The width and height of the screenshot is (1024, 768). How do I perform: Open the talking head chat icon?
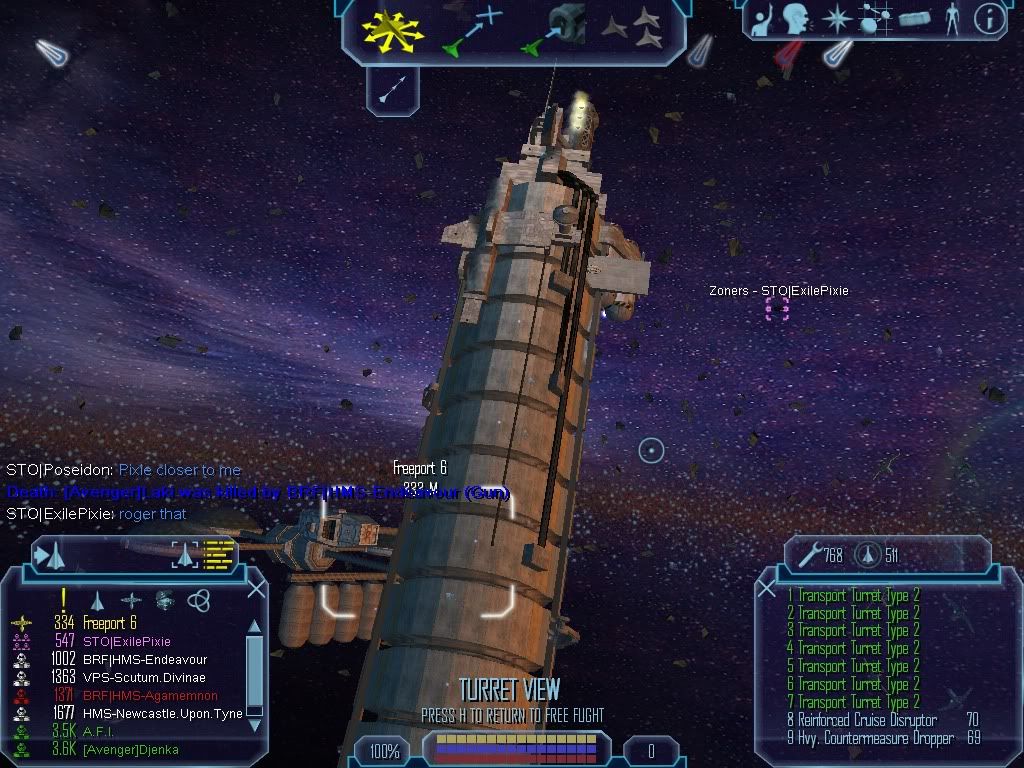coord(796,19)
